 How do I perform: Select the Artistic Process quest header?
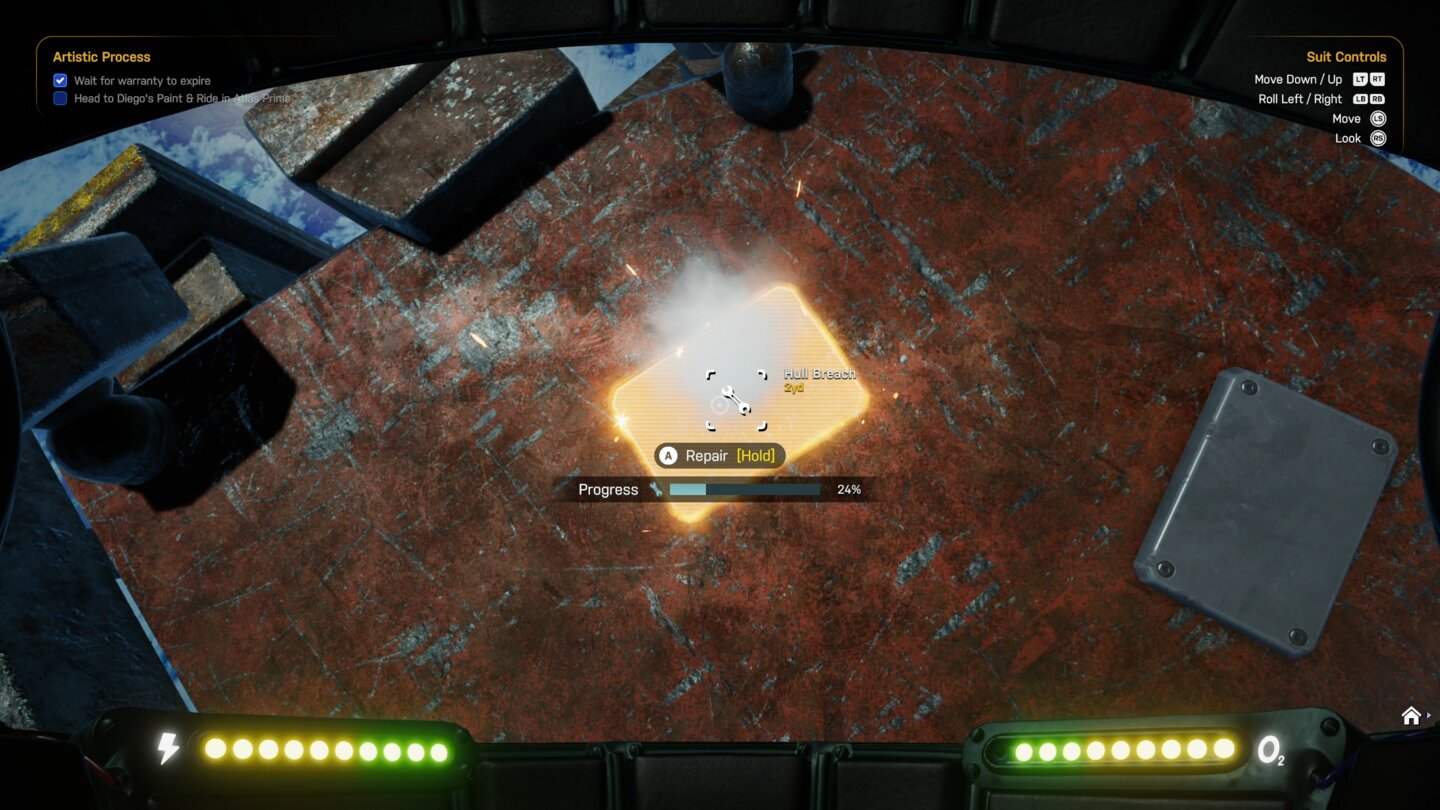pyautogui.click(x=101, y=57)
